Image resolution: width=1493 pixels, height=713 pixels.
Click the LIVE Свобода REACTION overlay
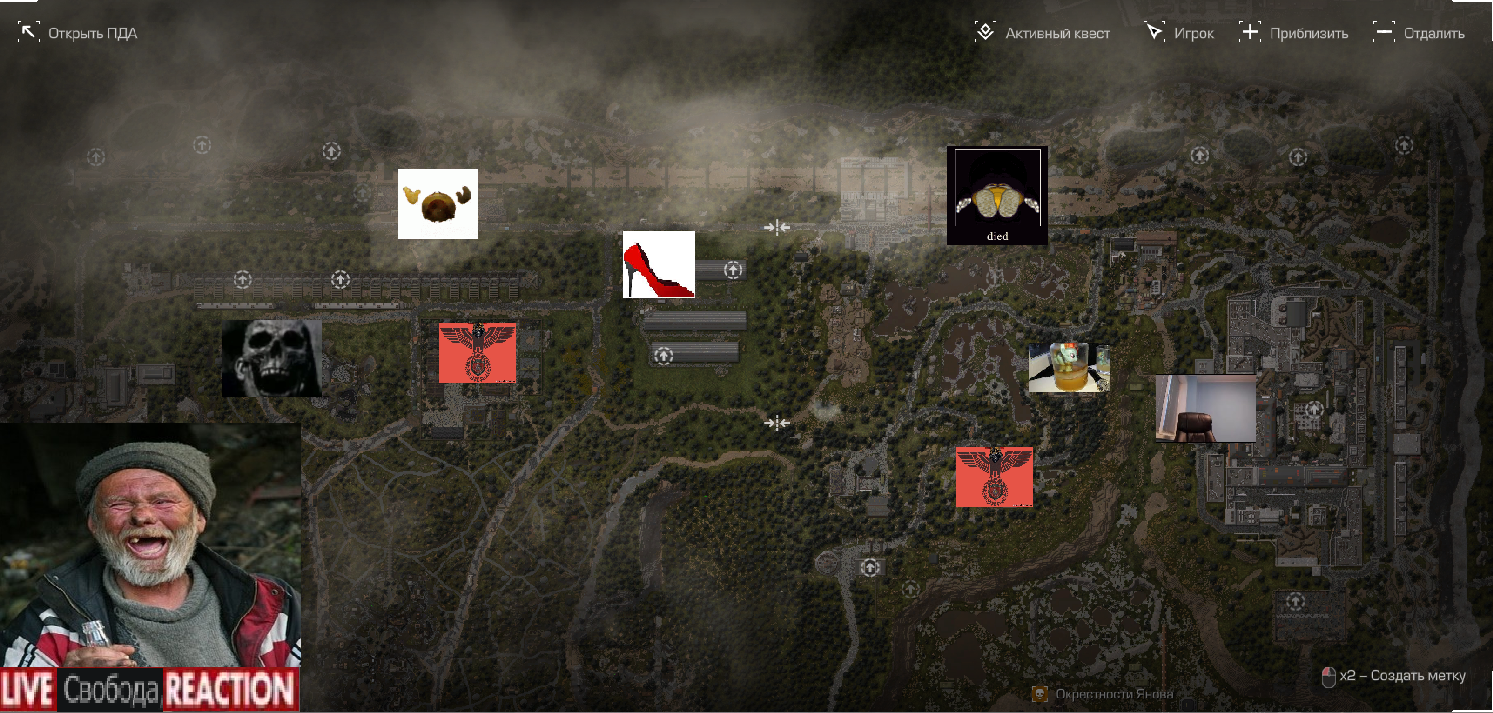coord(150,690)
